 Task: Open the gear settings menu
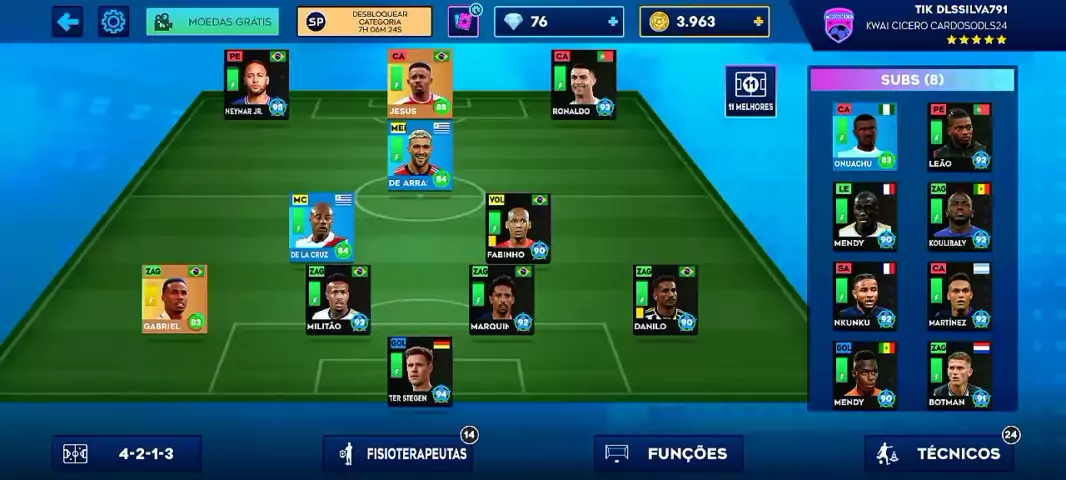(114, 21)
